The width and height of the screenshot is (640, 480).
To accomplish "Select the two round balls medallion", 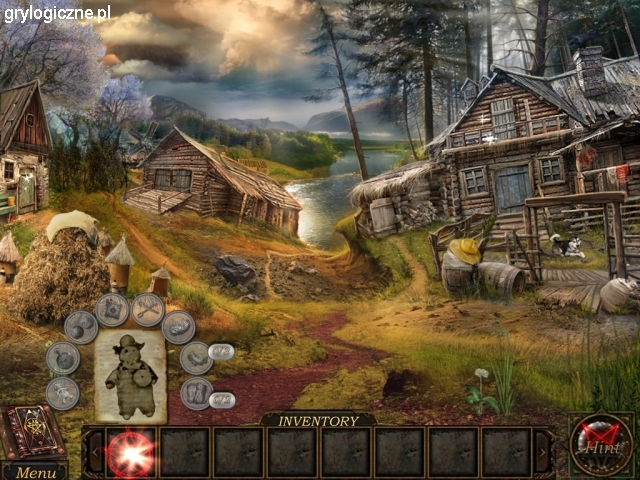I will pos(81,327).
